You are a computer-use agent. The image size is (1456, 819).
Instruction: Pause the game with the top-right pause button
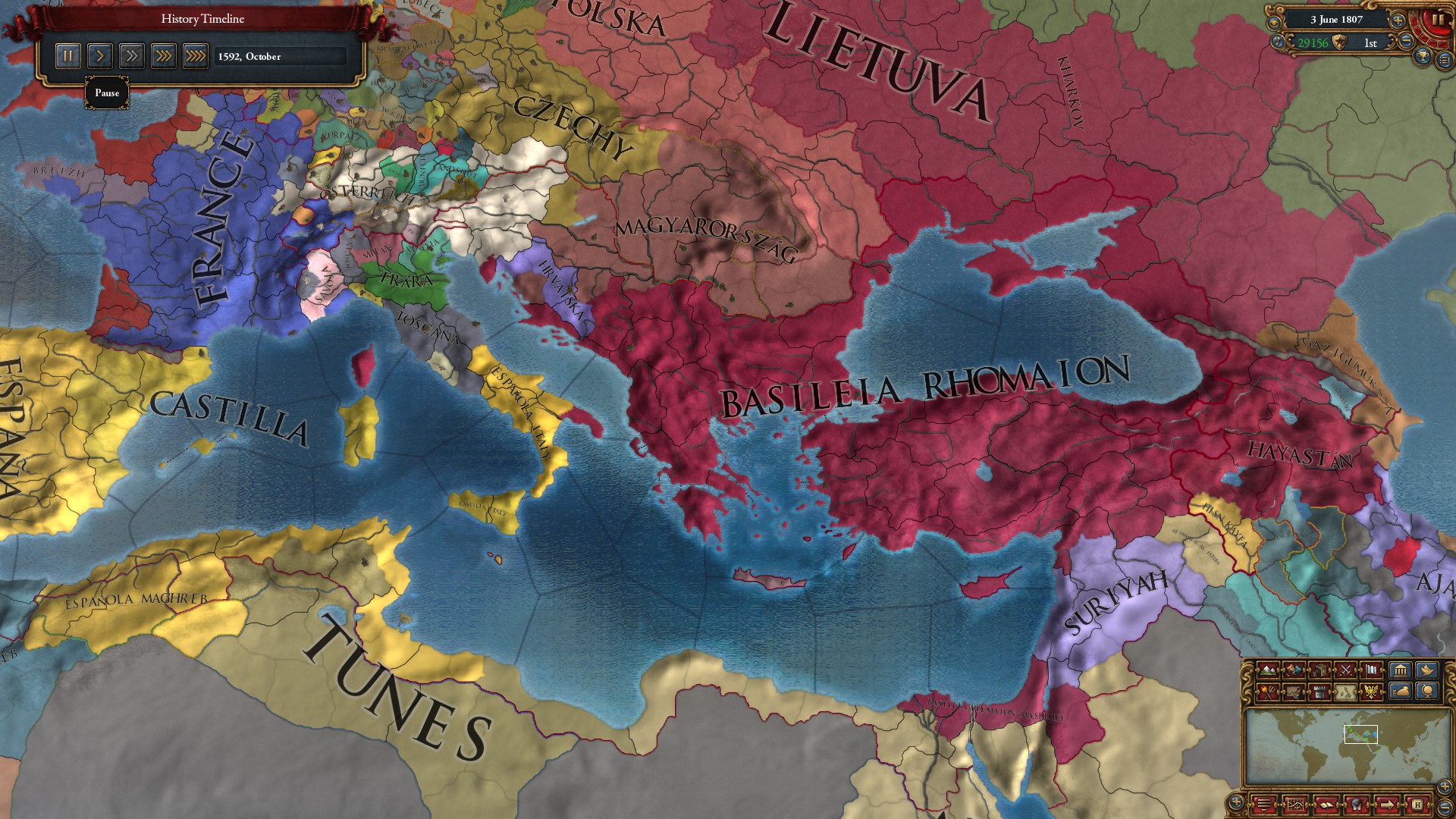(x=1438, y=20)
